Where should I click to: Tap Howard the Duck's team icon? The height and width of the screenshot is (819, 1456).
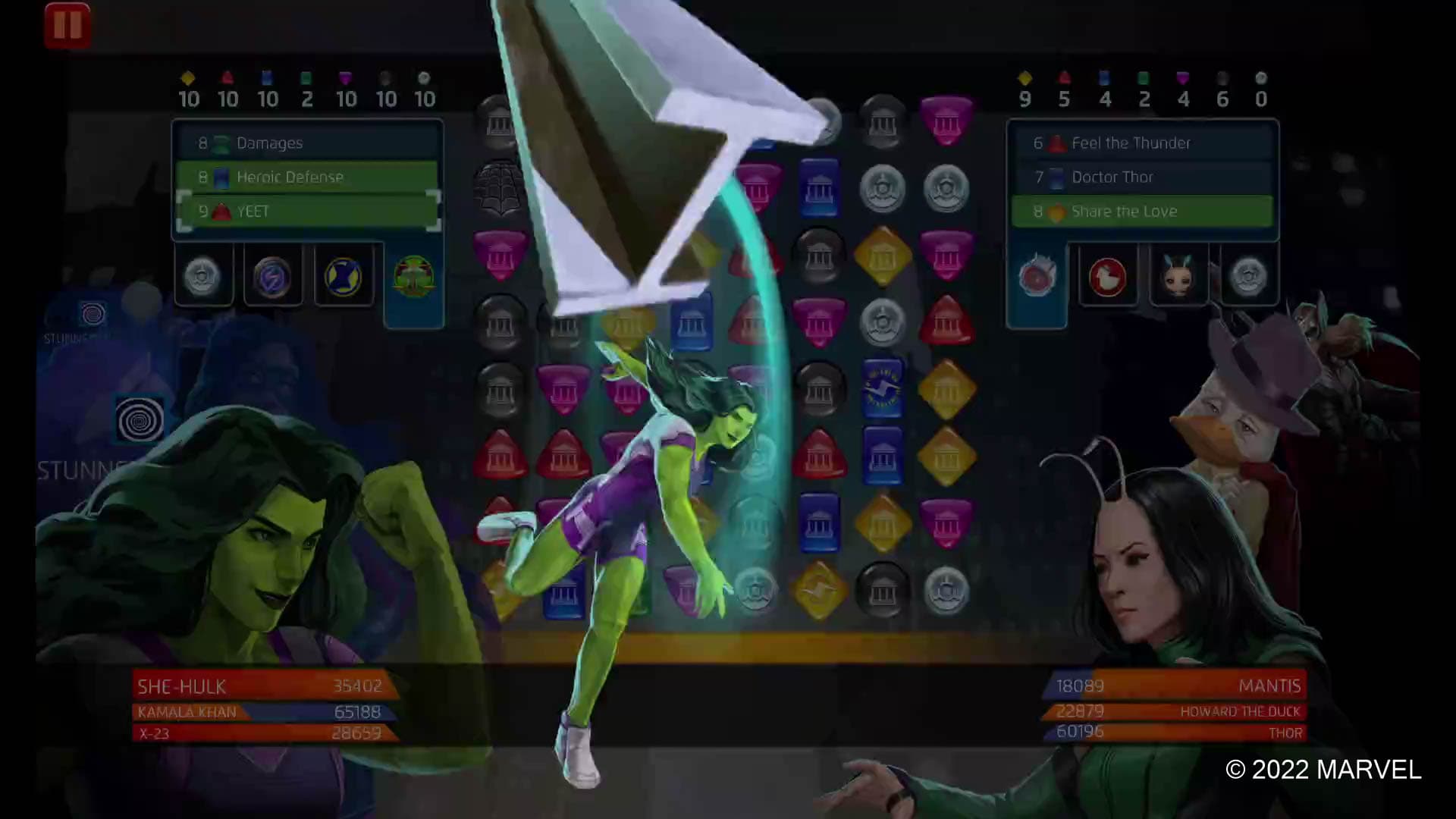coord(1108,276)
